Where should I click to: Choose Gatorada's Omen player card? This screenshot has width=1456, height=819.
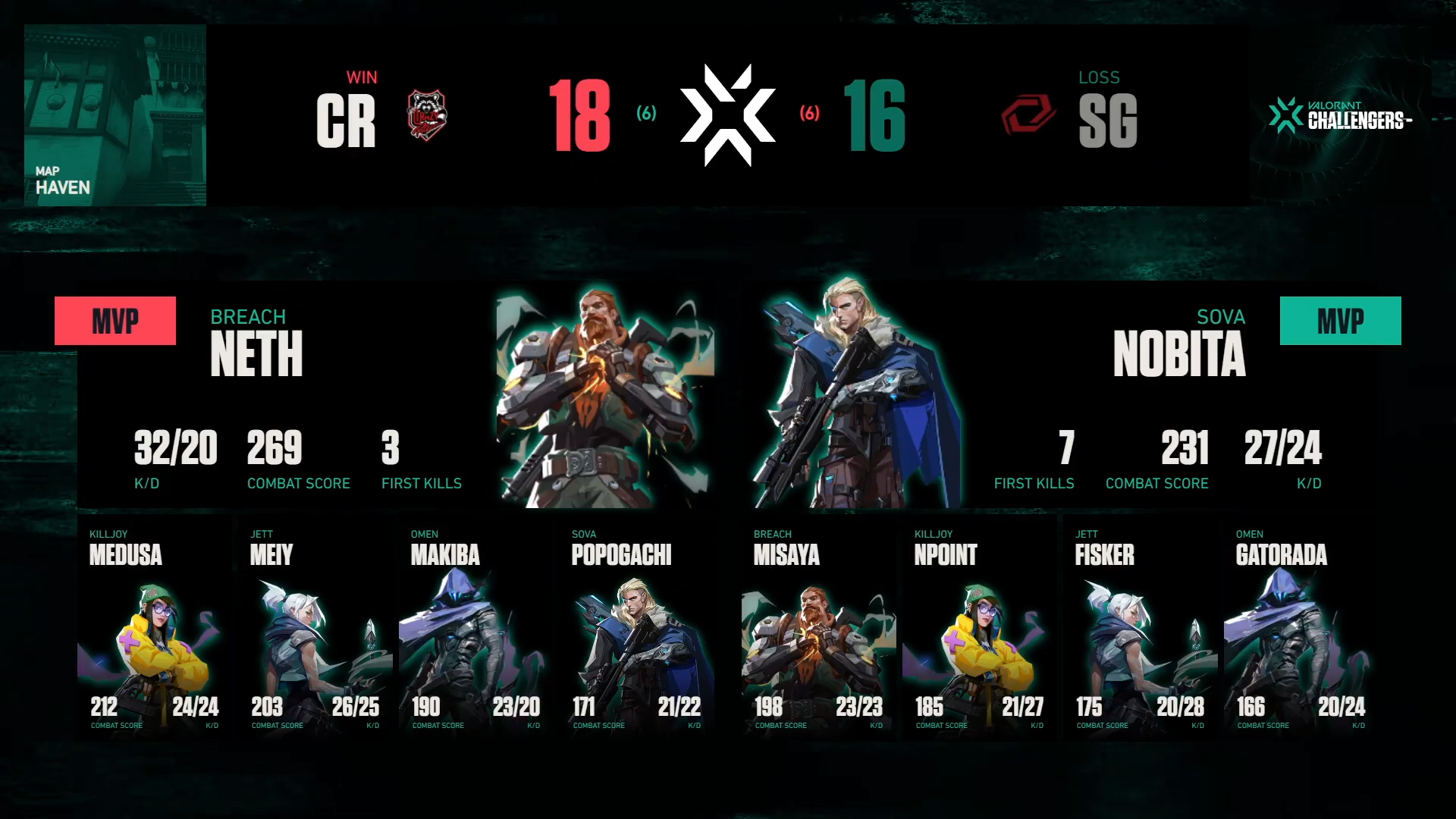(1301, 629)
